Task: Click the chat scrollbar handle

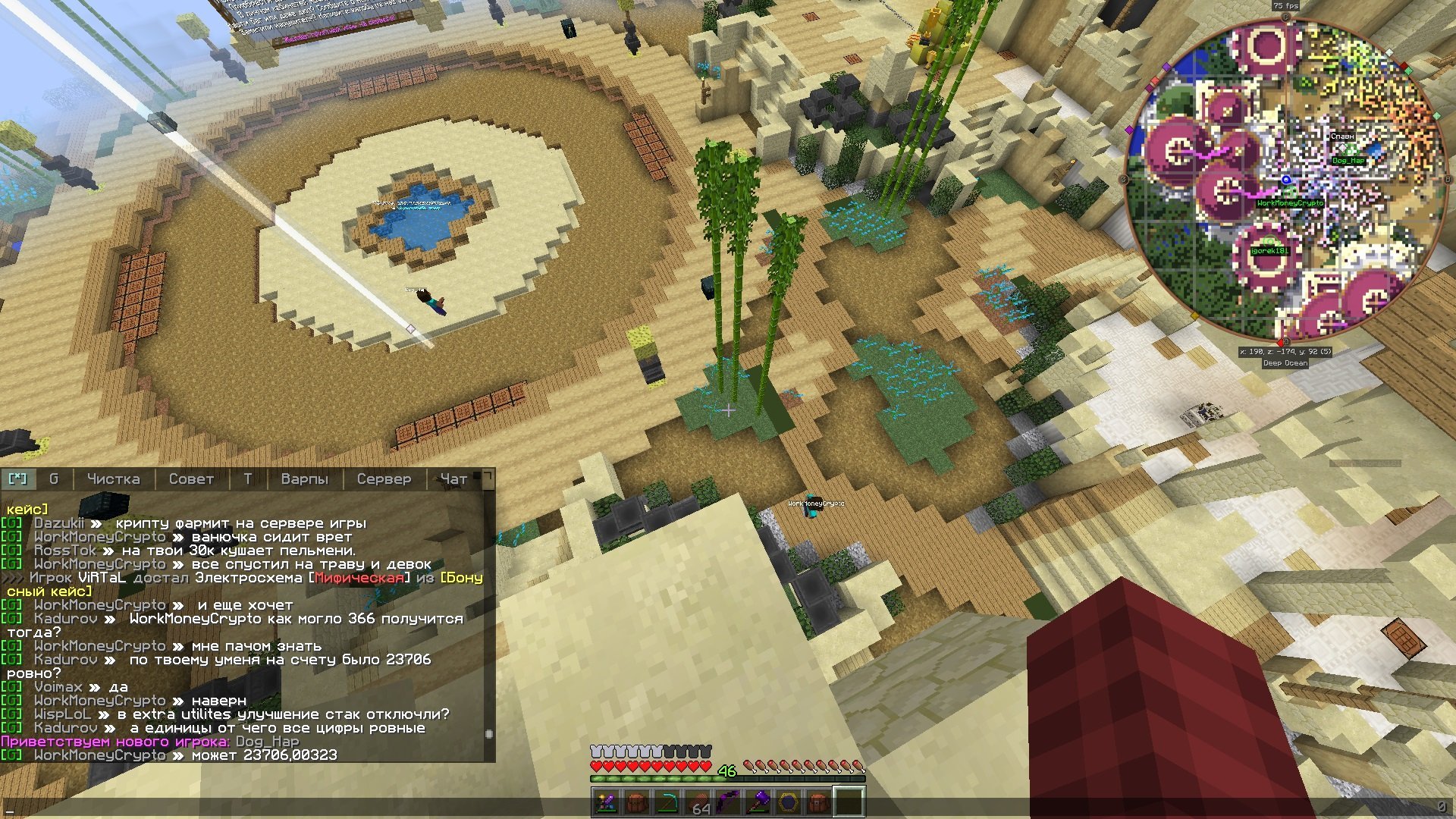Action: coord(489,734)
